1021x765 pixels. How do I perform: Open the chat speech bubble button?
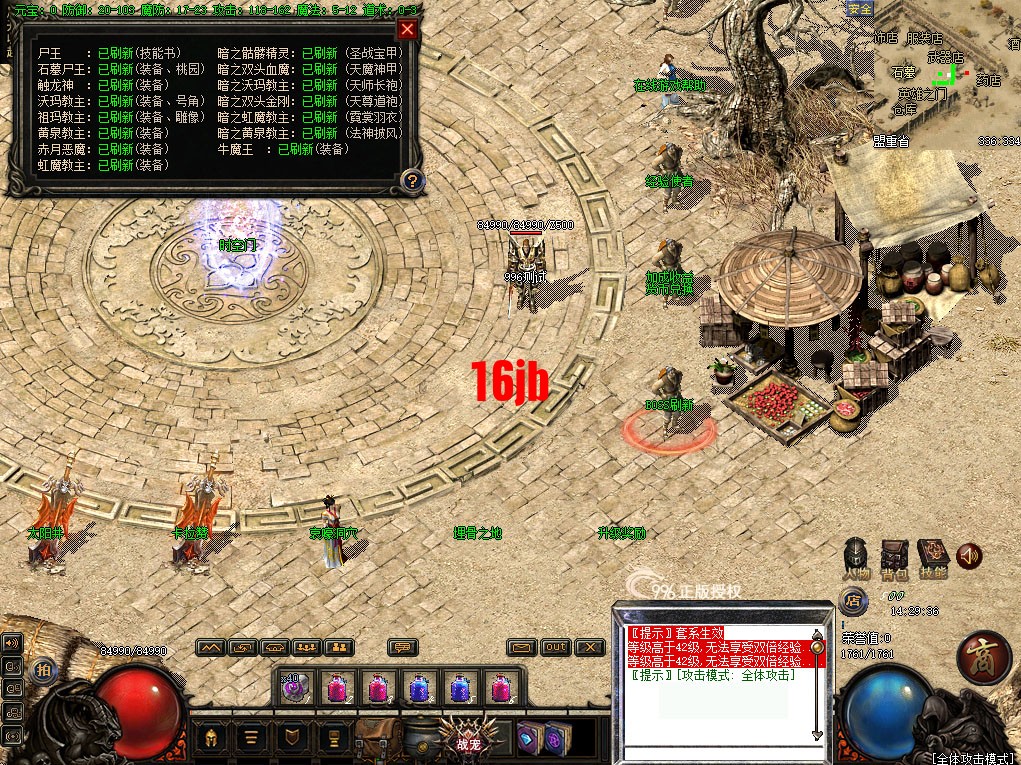(x=402, y=647)
